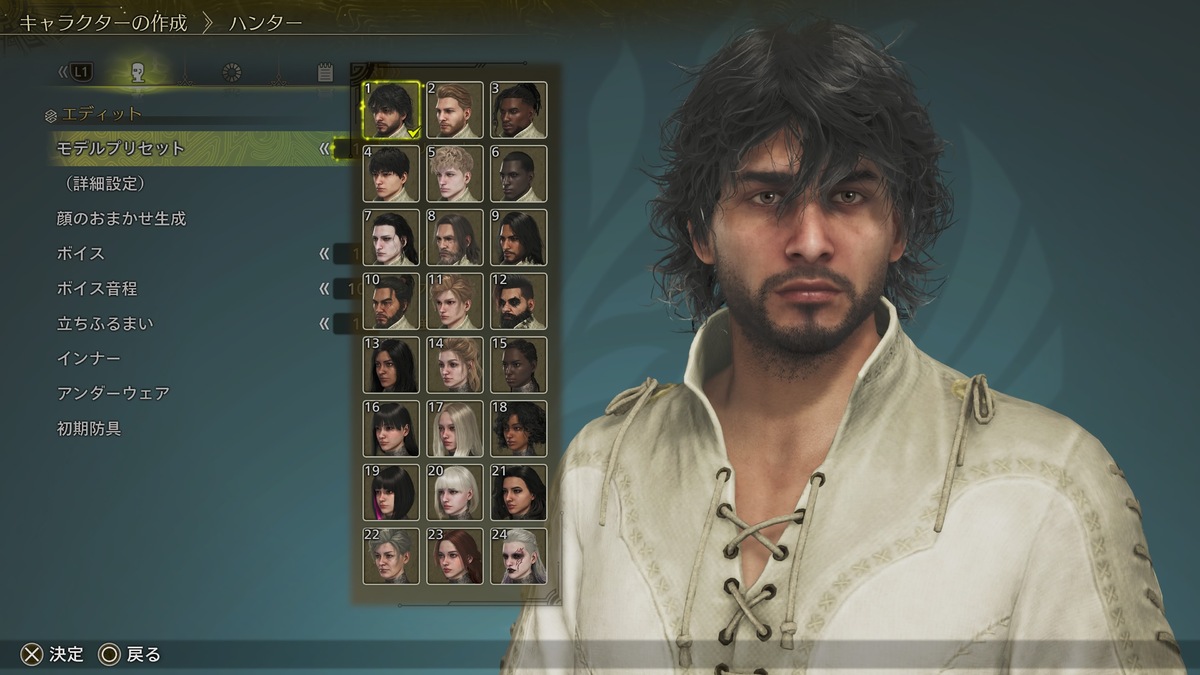This screenshot has width=1200, height=675.
Task: Select the モデルプリセット menu entry
Action: point(121,148)
